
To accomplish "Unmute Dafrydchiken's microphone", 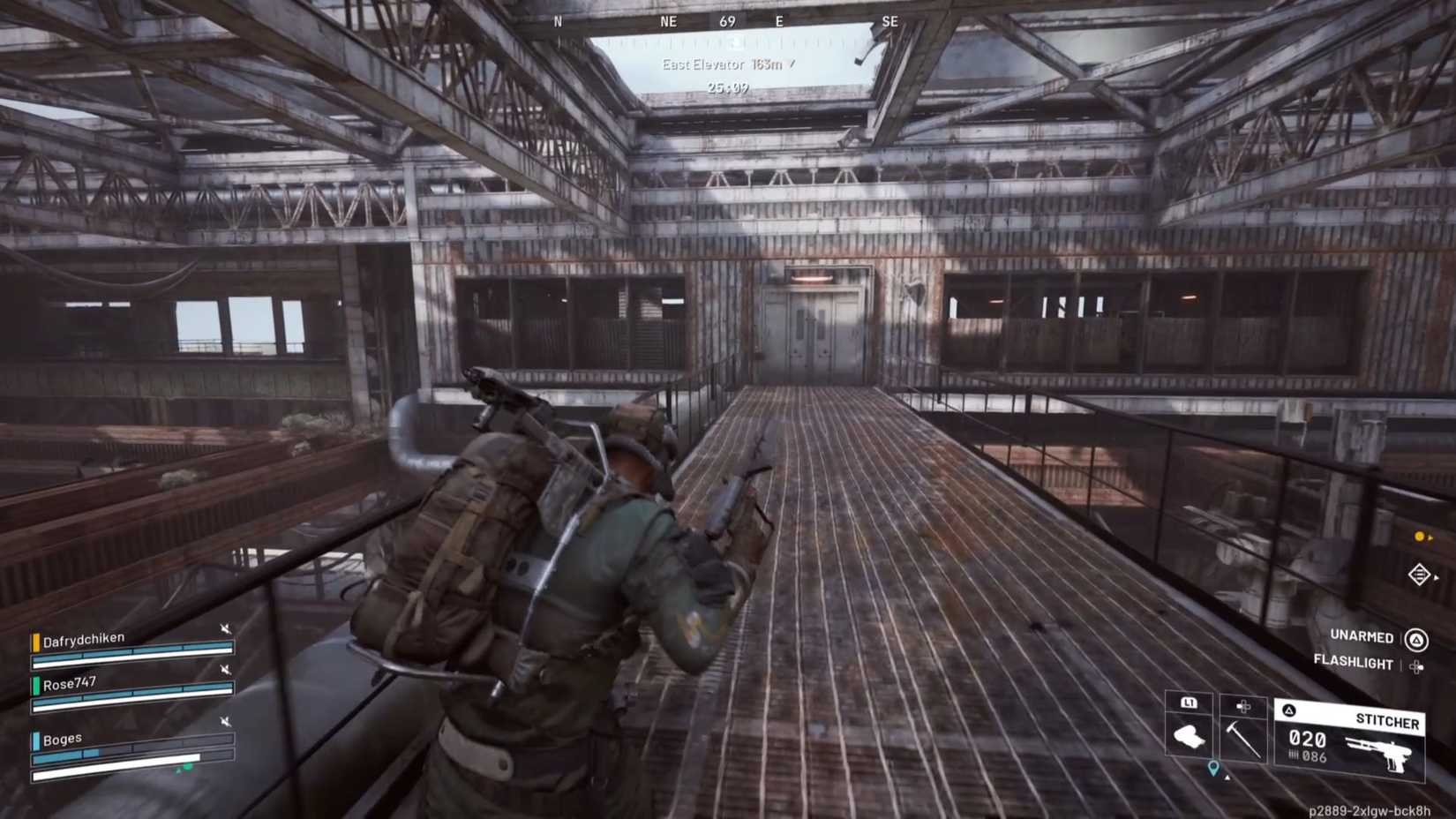I will coord(226,628).
